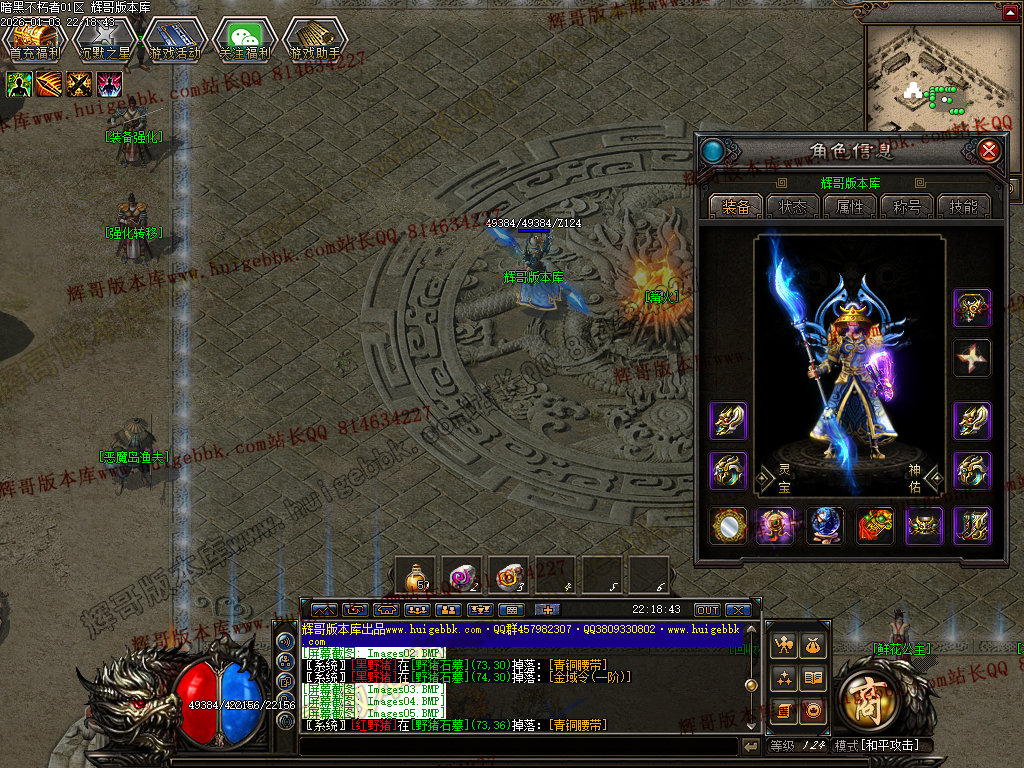Open the 沉默之星 star menu
Viewport: 1024px width, 768px height.
(x=105, y=40)
